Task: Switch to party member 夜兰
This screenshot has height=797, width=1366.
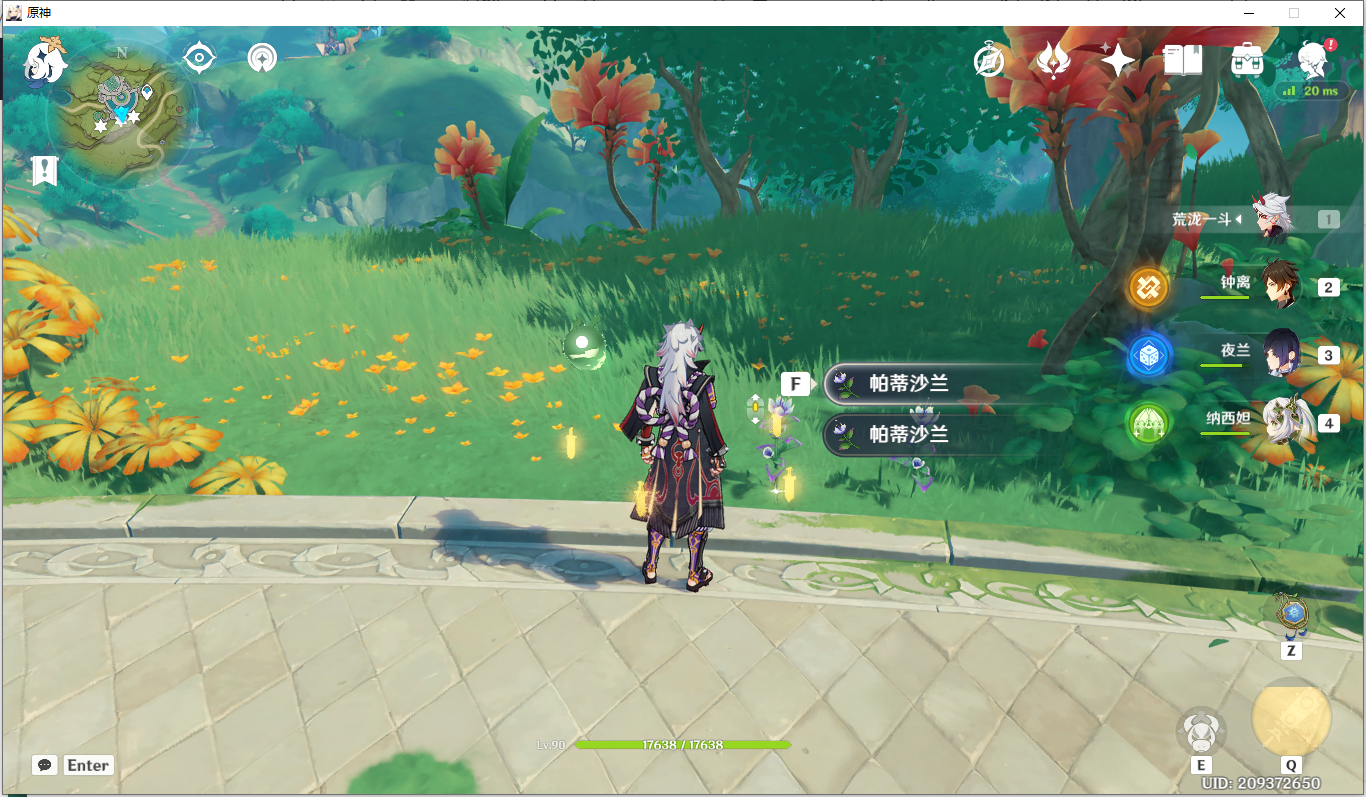Action: click(x=1280, y=354)
